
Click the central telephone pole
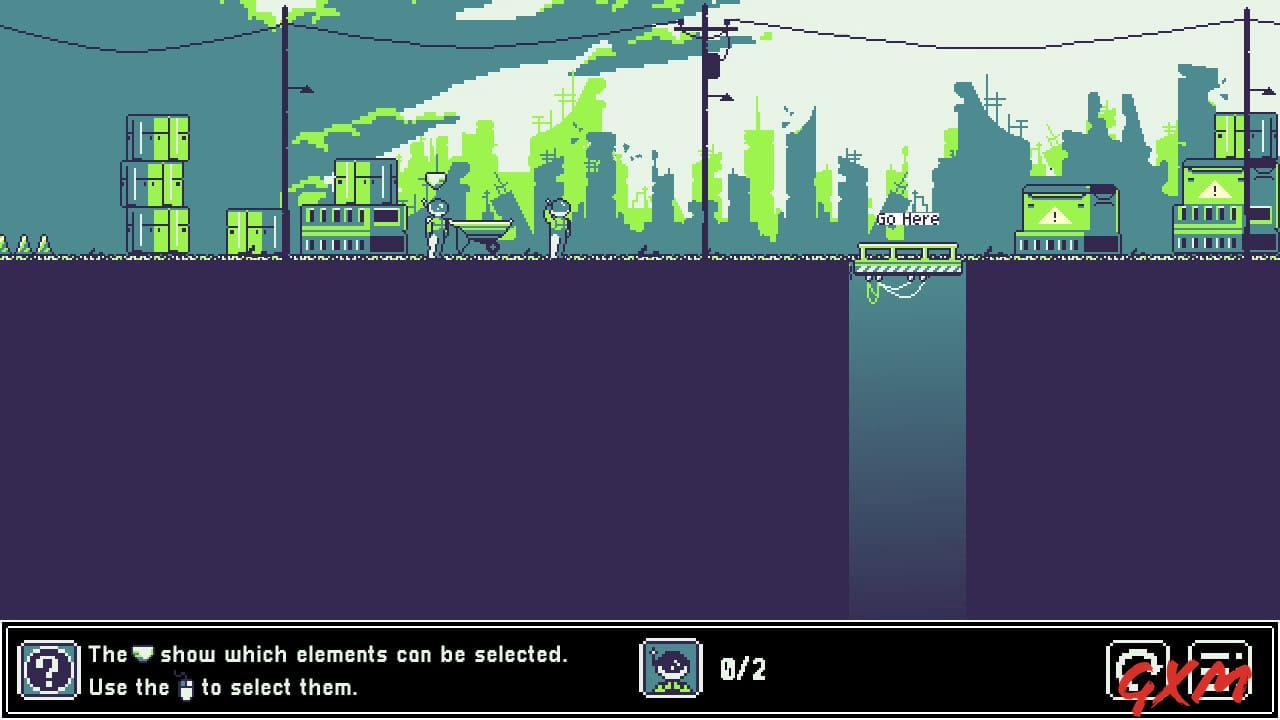click(707, 130)
